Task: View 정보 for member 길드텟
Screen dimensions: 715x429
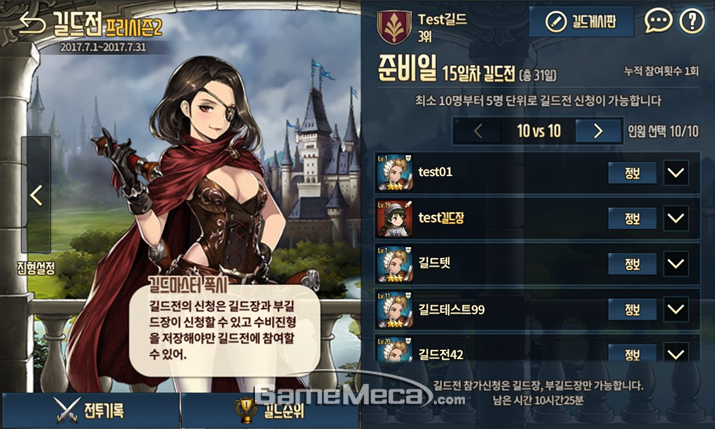Action: (x=631, y=264)
